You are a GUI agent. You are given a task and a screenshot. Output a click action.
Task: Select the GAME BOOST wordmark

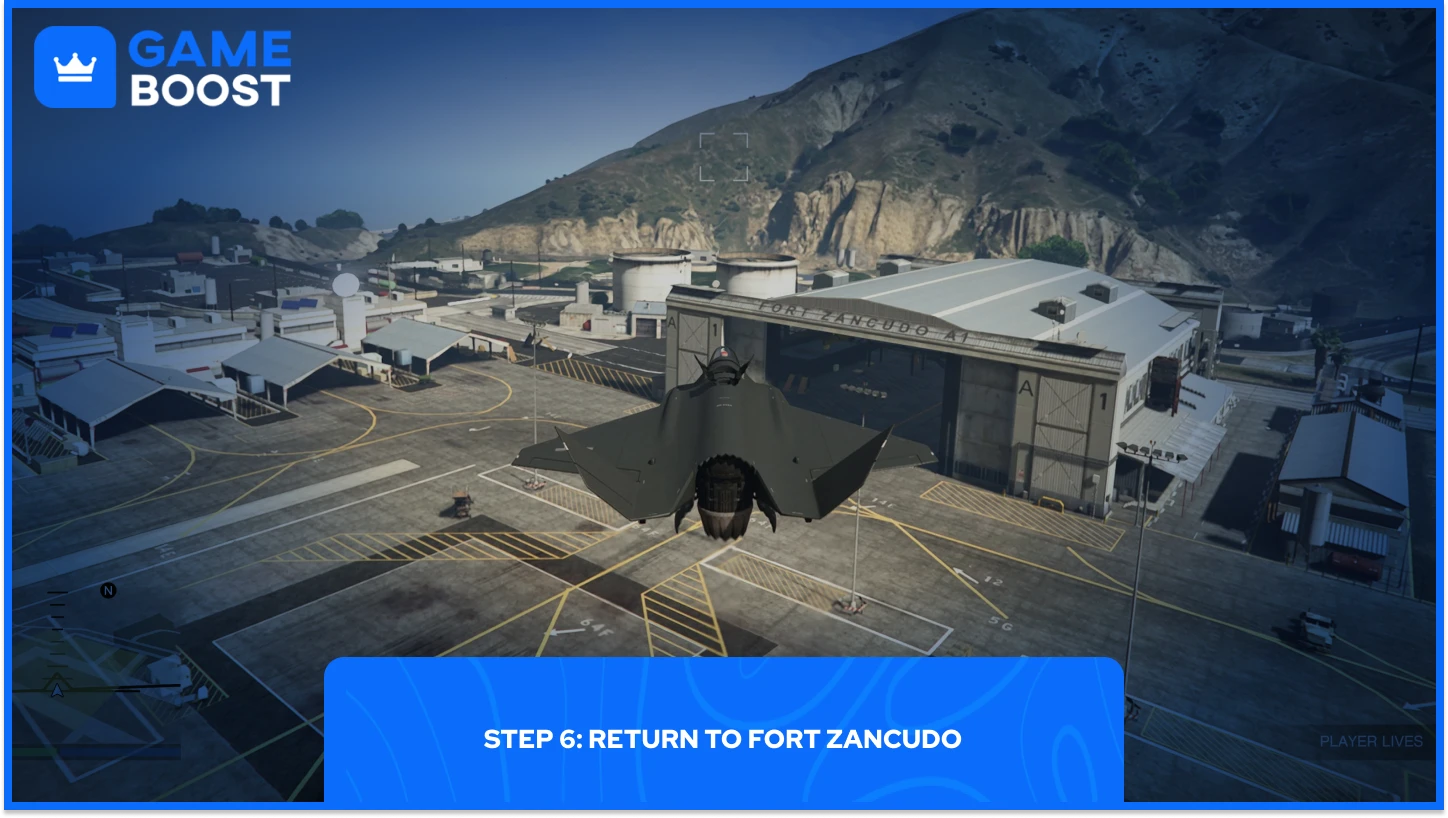tap(210, 66)
